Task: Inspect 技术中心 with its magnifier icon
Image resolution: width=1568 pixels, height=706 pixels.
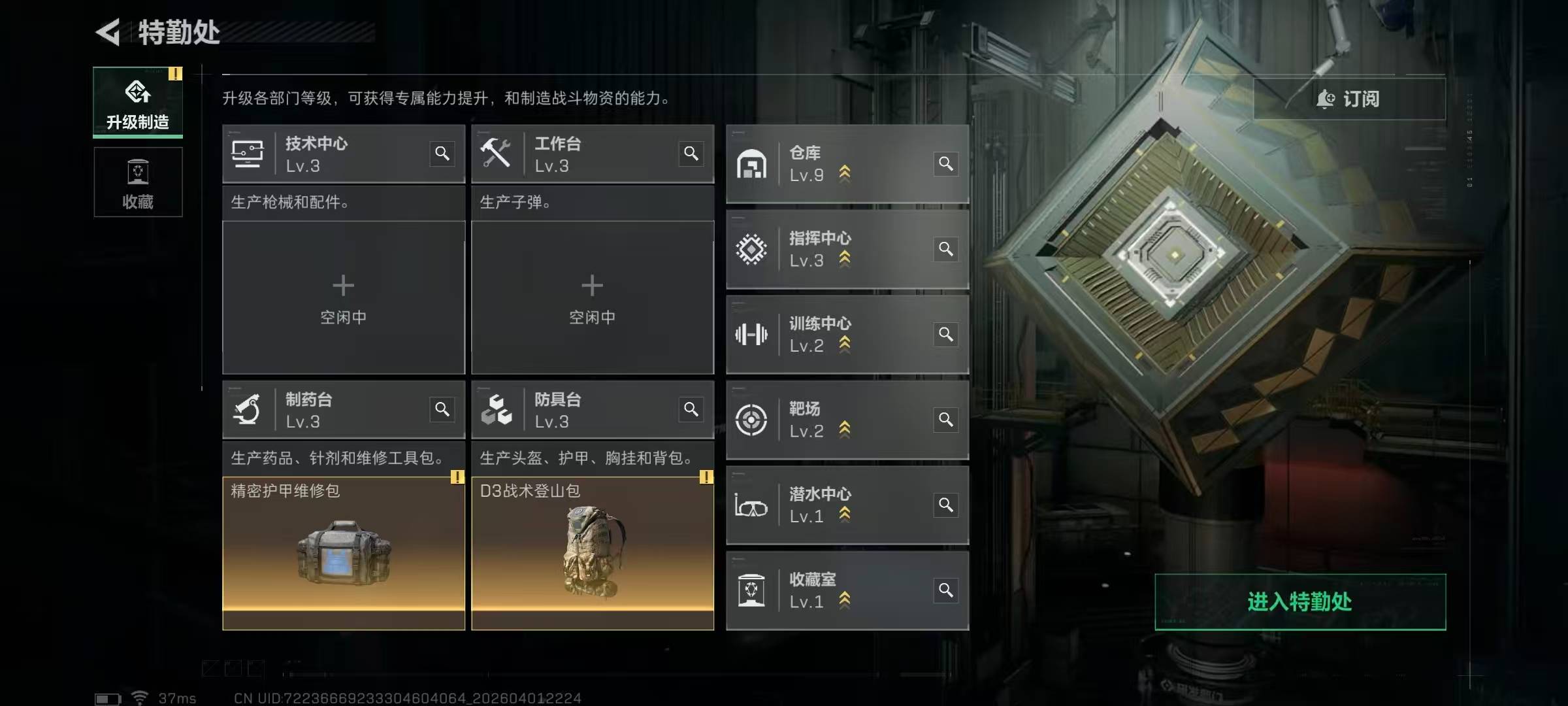Action: 442,154
